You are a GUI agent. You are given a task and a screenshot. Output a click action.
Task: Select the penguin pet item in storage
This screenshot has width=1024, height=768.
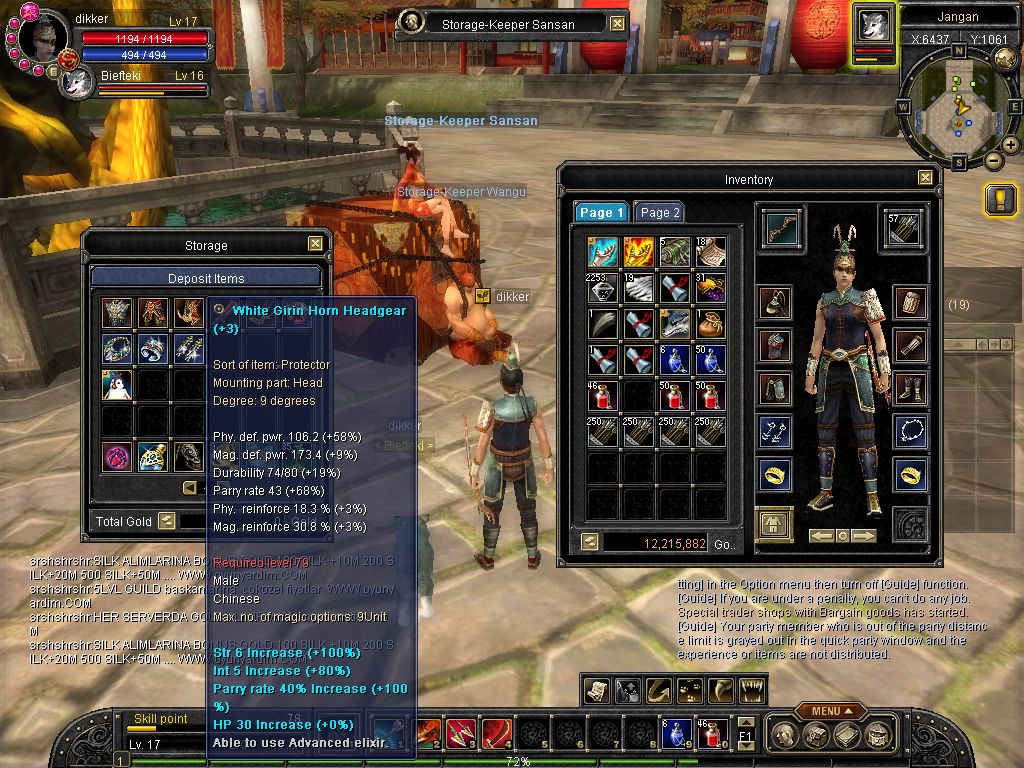[x=118, y=385]
